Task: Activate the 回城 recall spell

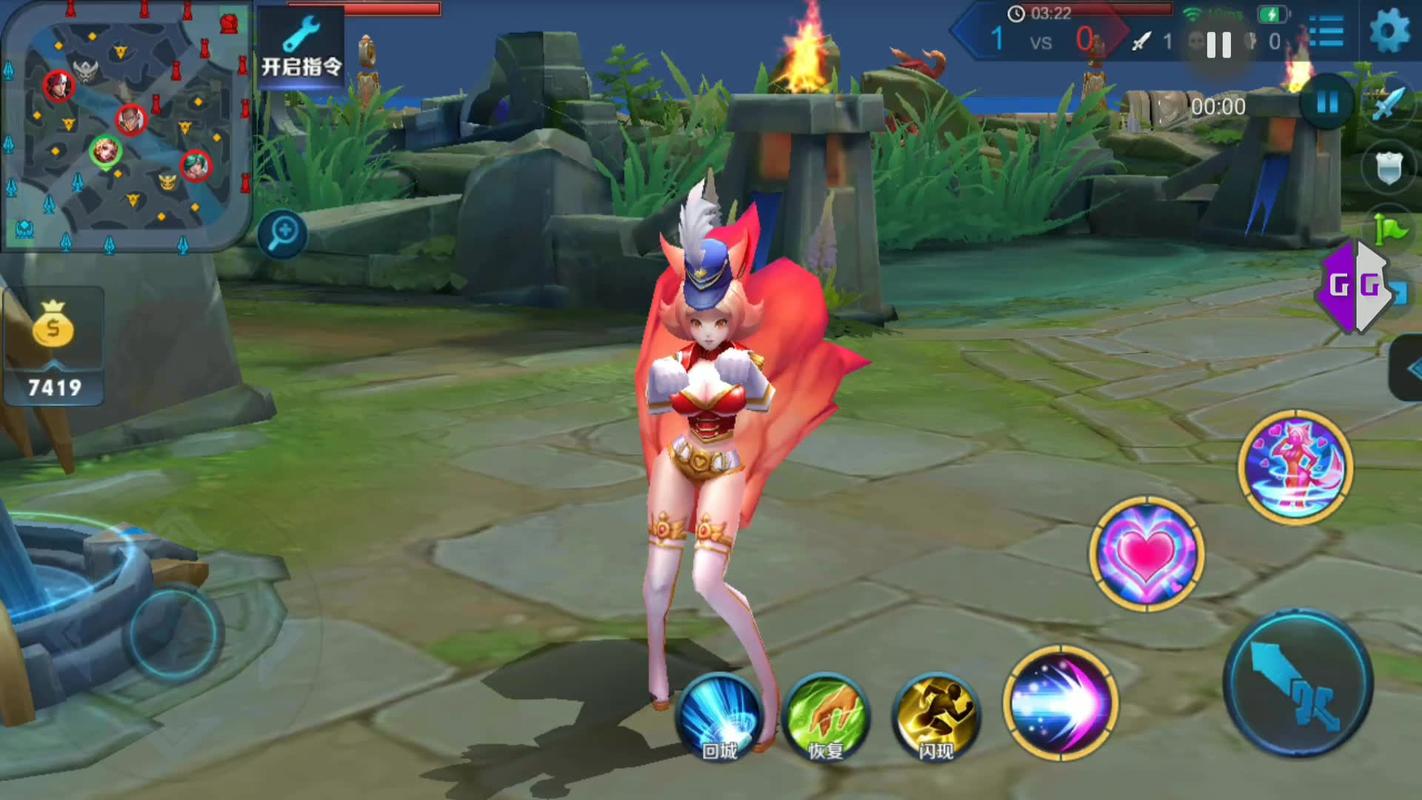Action: pyautogui.click(x=719, y=716)
